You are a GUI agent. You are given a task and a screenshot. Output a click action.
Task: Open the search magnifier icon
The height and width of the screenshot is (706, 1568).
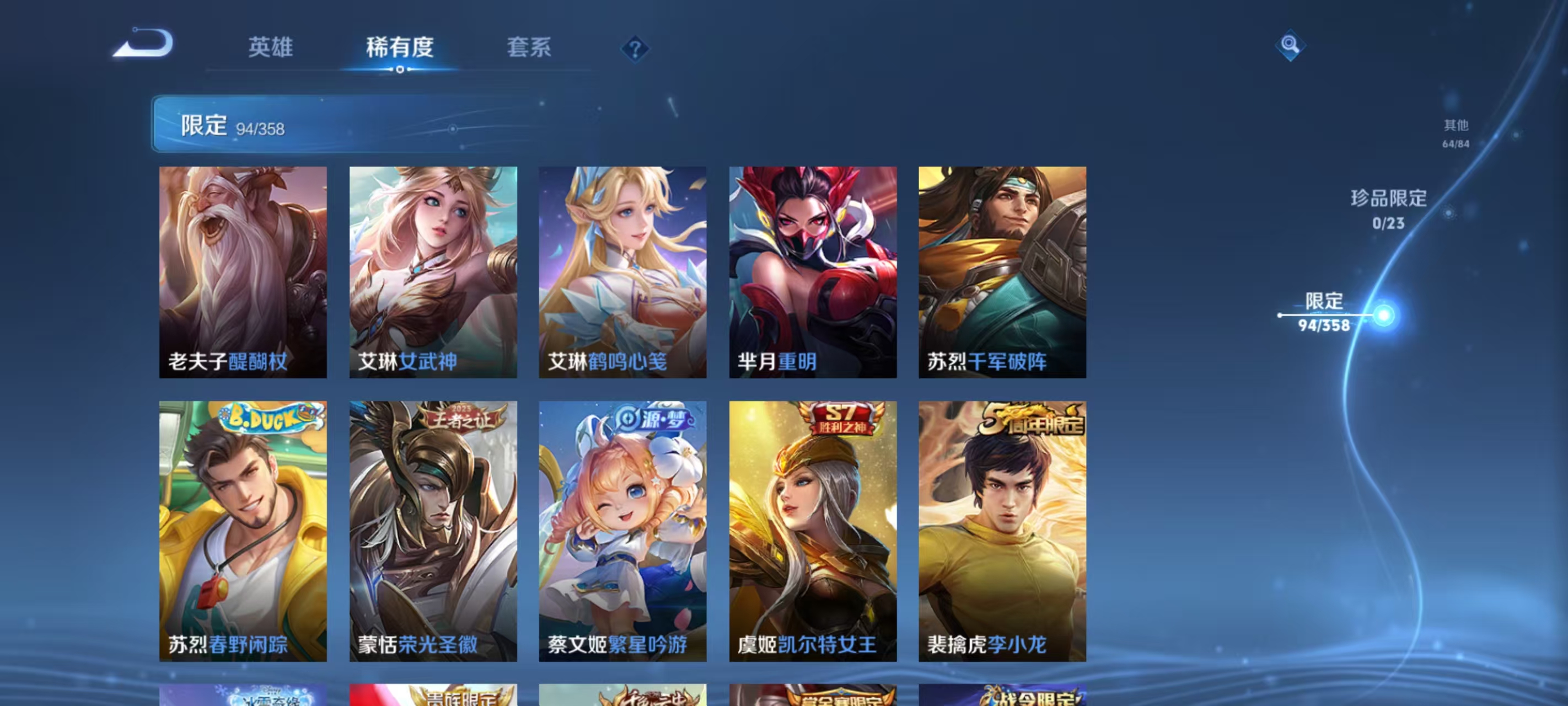pos(1291,46)
